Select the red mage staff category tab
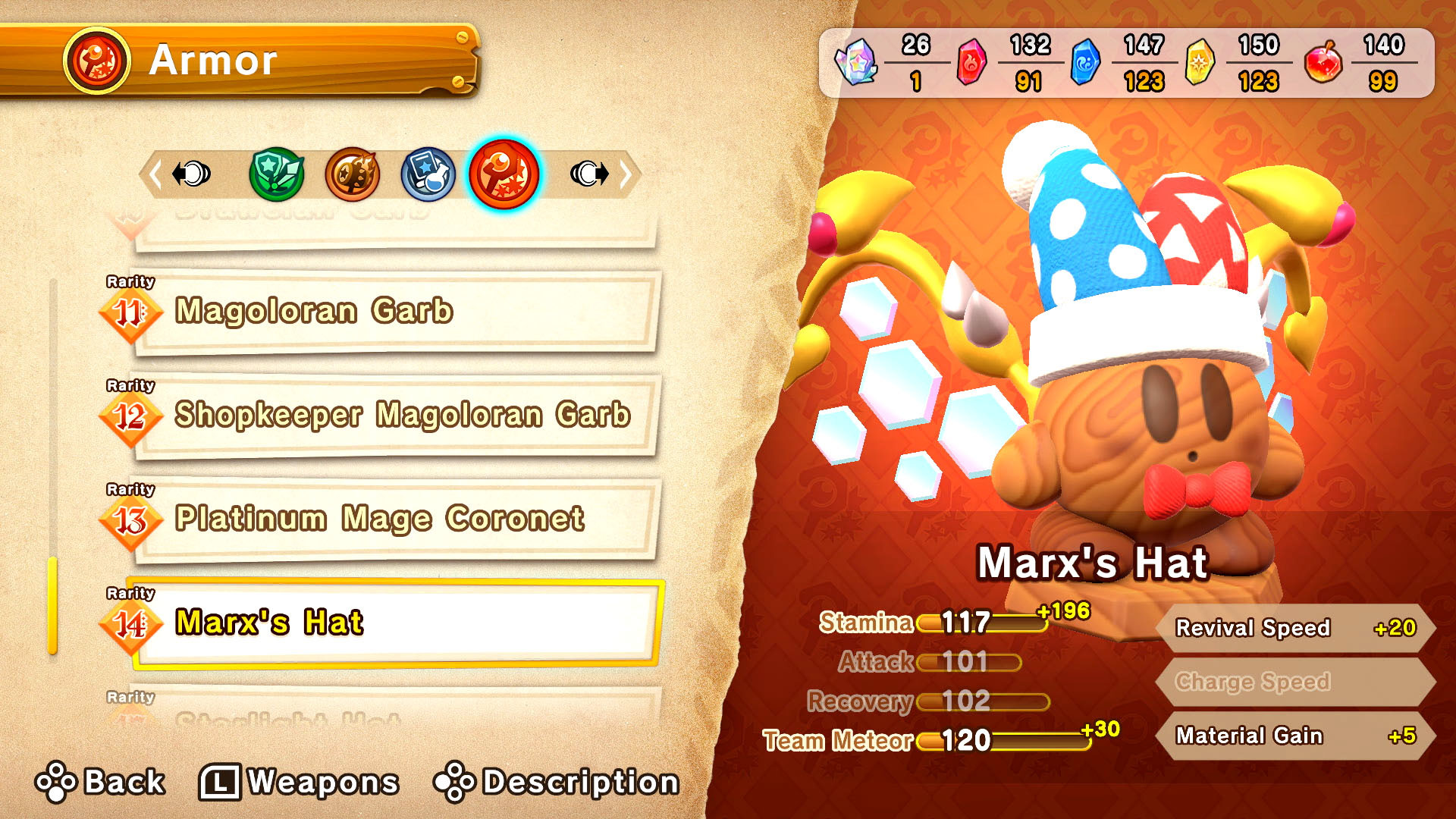1456x819 pixels. coord(504,174)
